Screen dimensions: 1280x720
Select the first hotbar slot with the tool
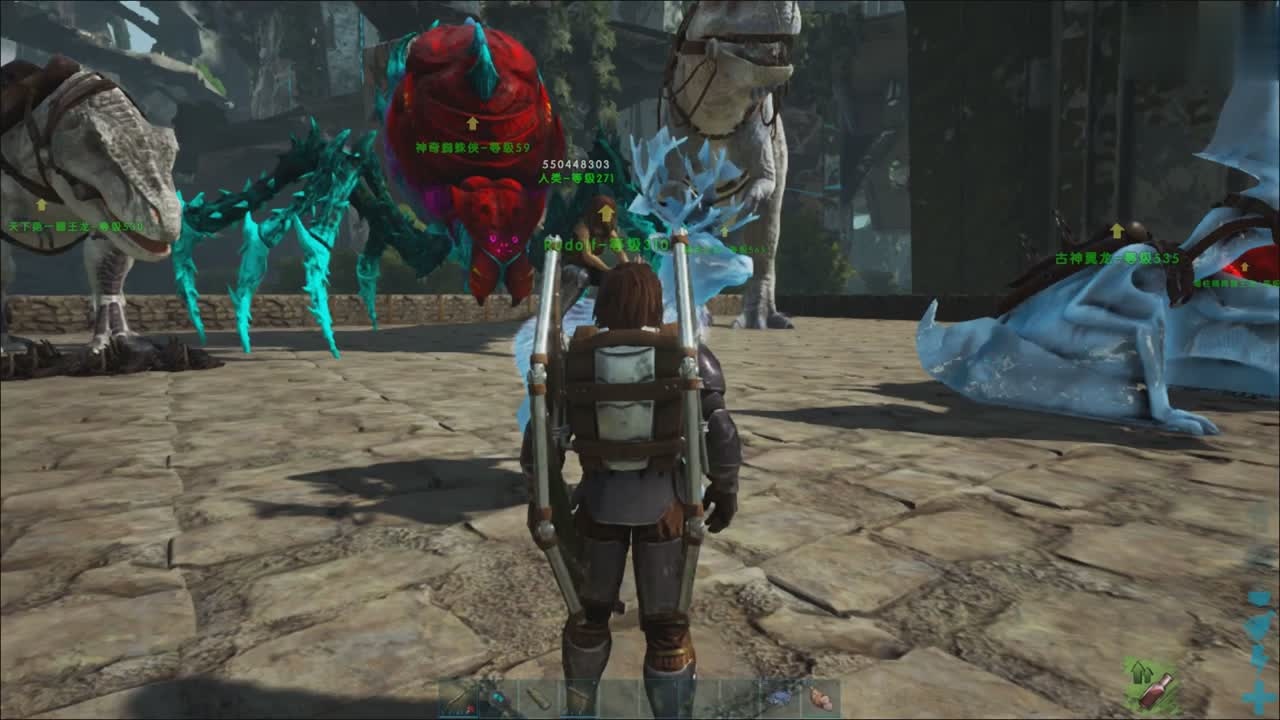[457, 698]
